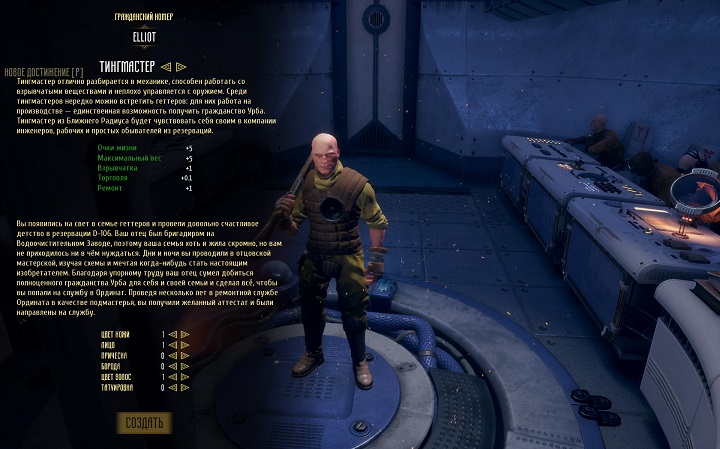This screenshot has width=720, height=449.
Task: Click the ELLIOT name field
Action: pos(144,36)
